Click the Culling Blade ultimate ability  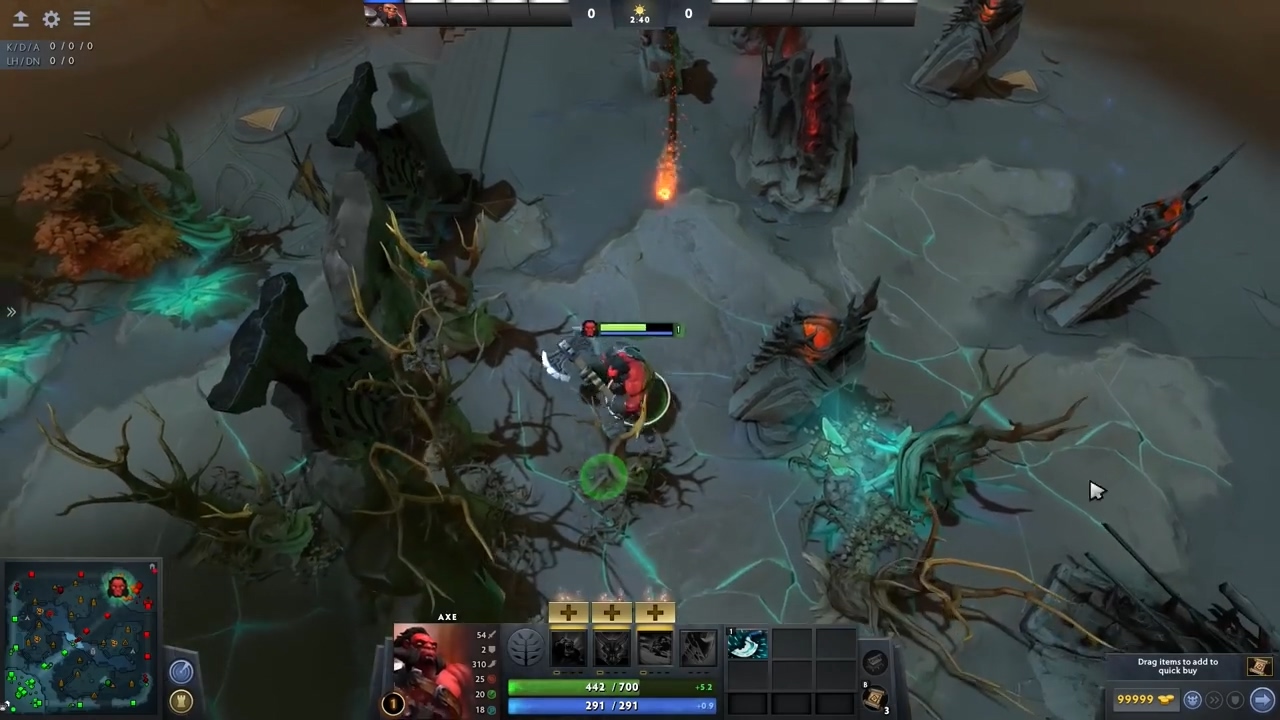[x=697, y=648]
